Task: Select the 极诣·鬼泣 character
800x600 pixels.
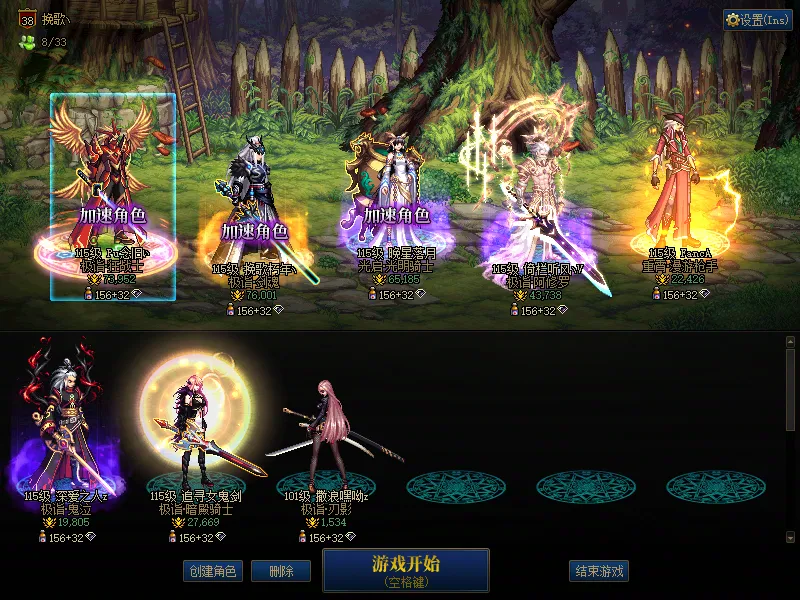Action: pos(68,430)
